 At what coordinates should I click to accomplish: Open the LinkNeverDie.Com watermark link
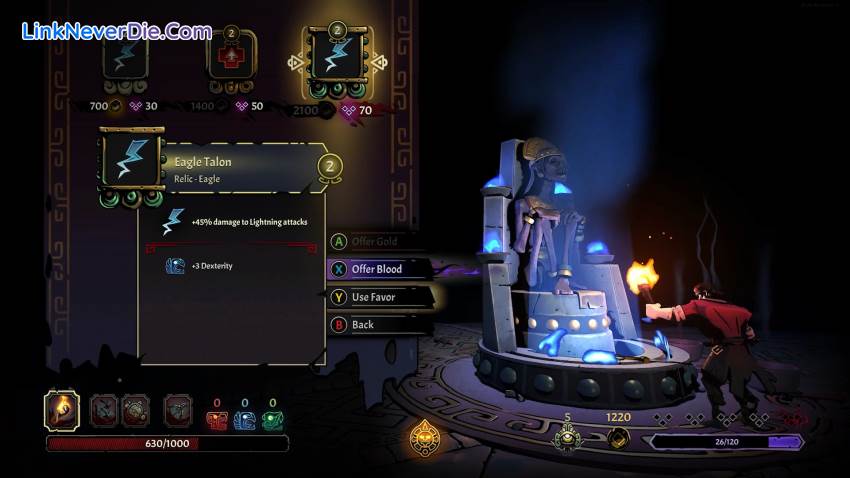coord(116,31)
